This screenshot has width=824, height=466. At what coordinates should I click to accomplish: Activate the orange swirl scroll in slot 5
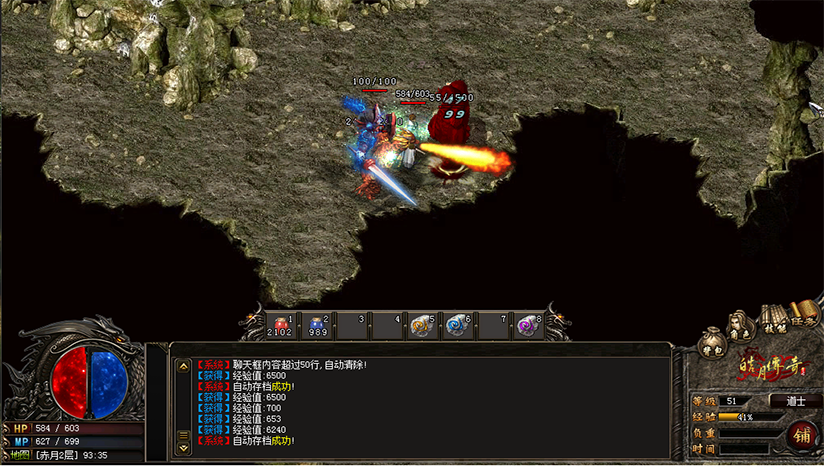pos(422,325)
